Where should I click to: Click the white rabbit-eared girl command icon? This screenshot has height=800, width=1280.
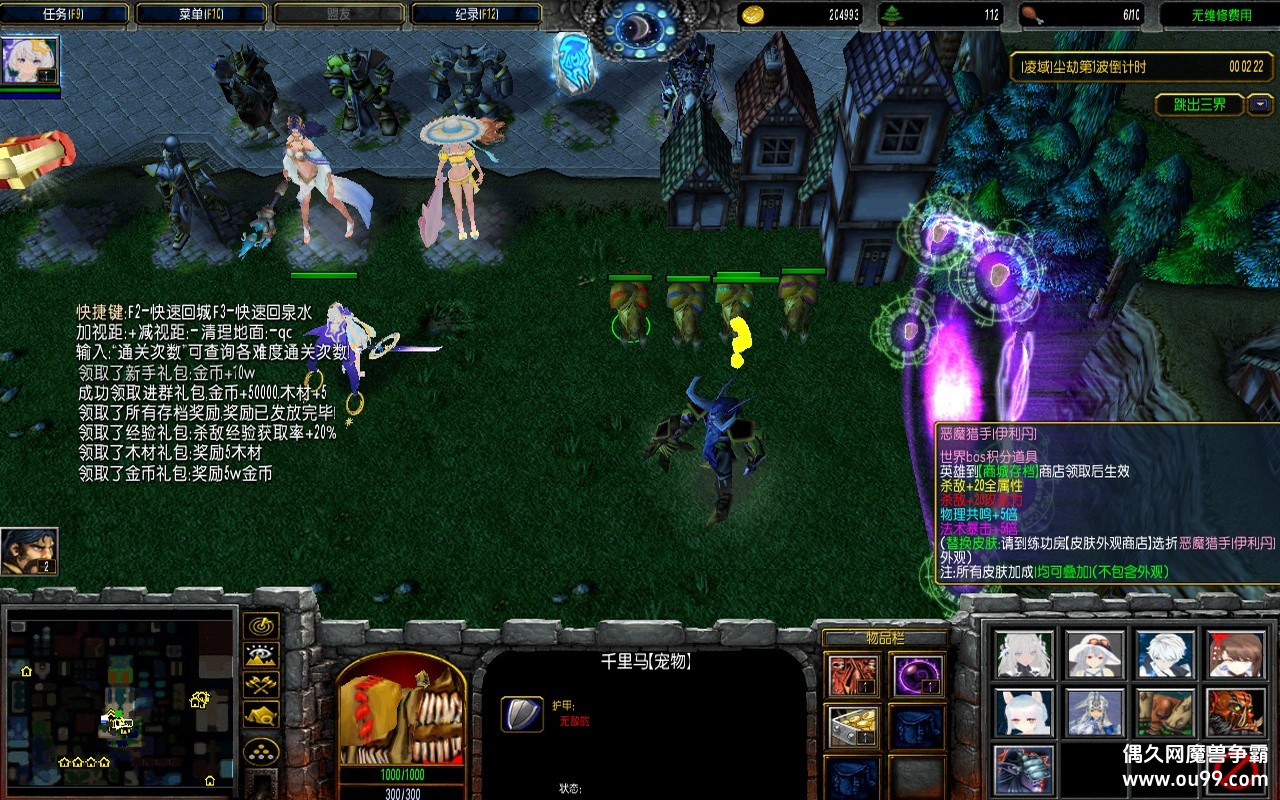[x=1023, y=712]
